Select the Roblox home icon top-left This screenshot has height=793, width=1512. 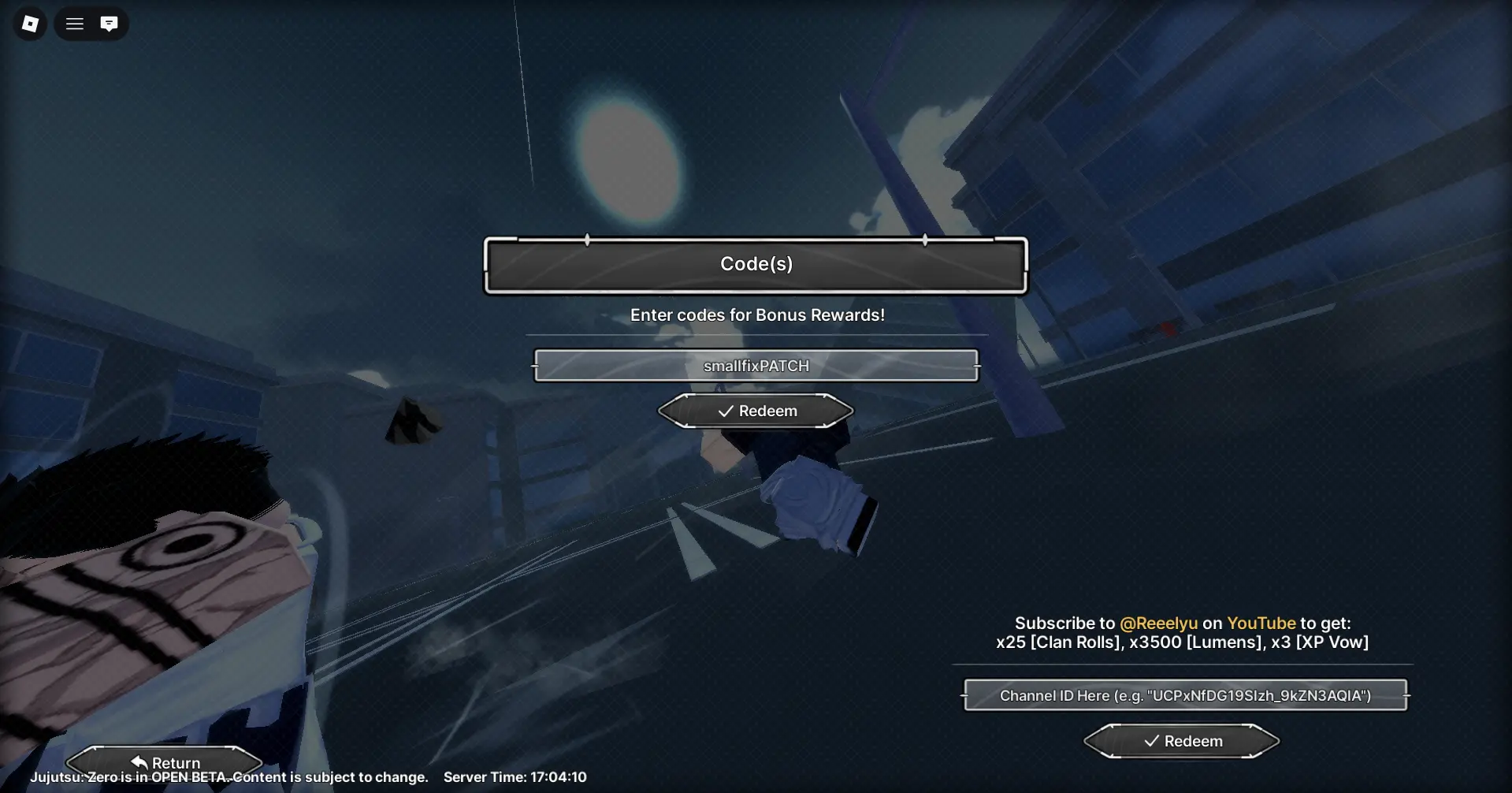click(x=29, y=23)
